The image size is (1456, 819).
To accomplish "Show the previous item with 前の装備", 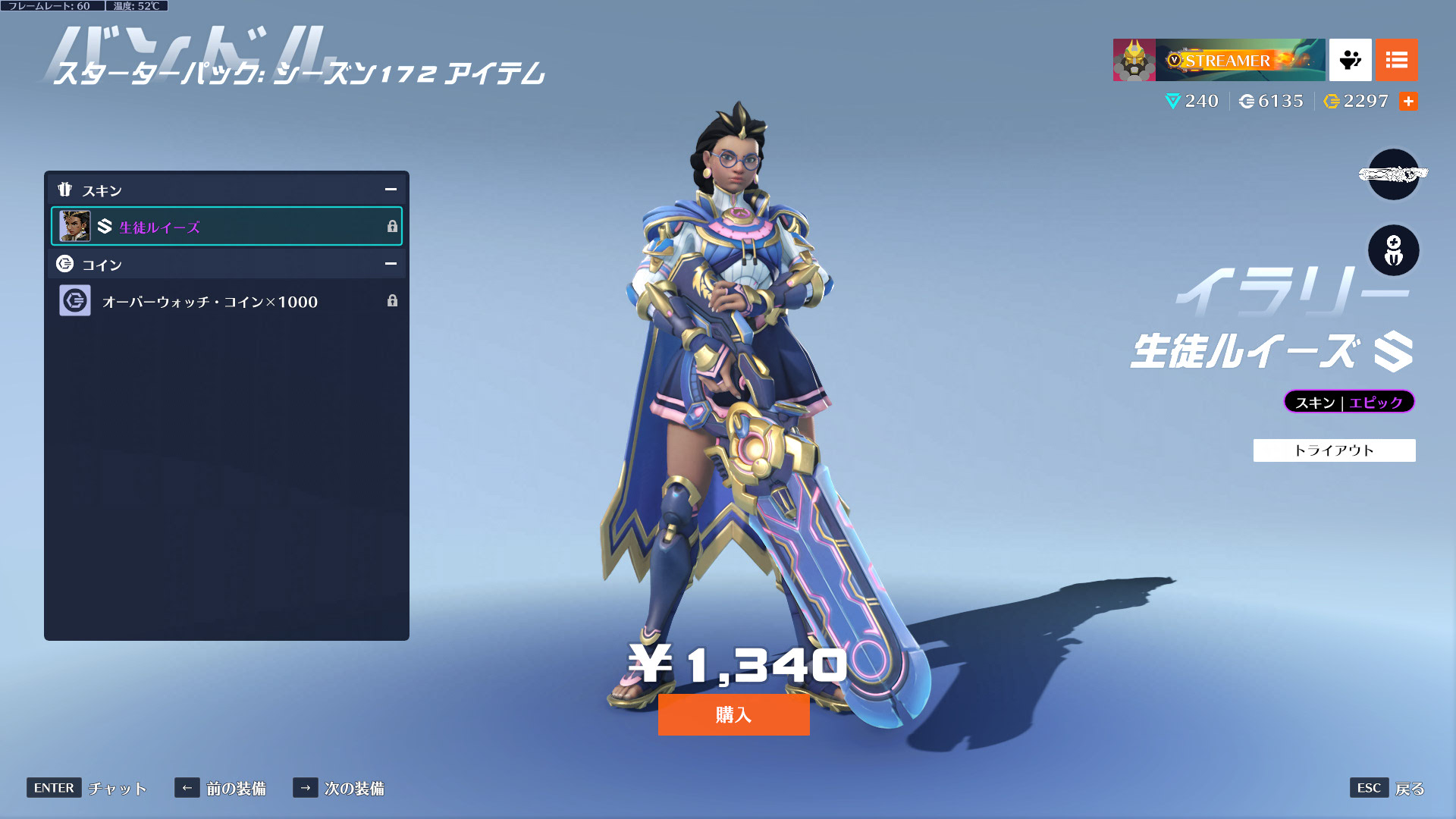I will point(235,789).
